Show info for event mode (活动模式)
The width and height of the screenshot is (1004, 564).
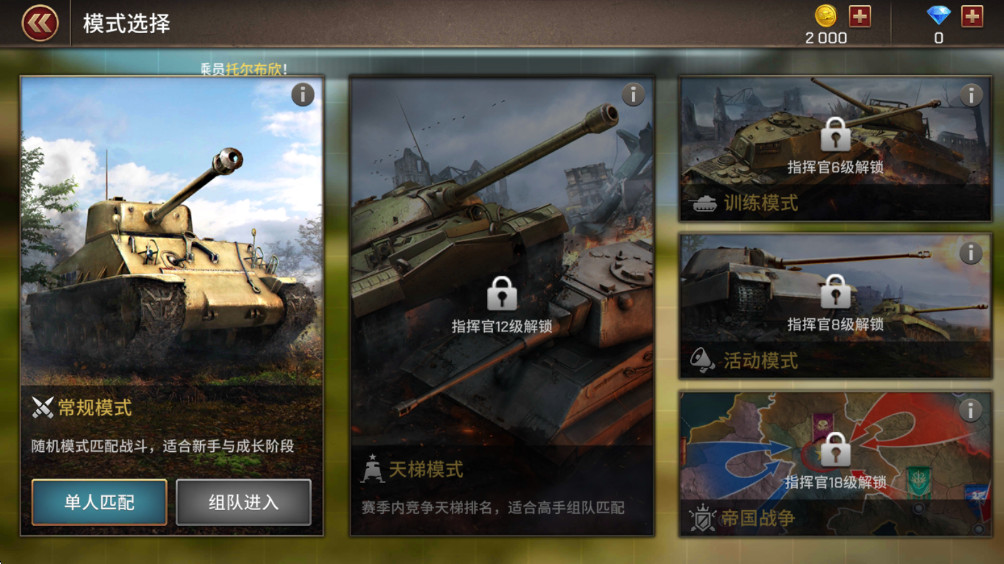point(971,253)
